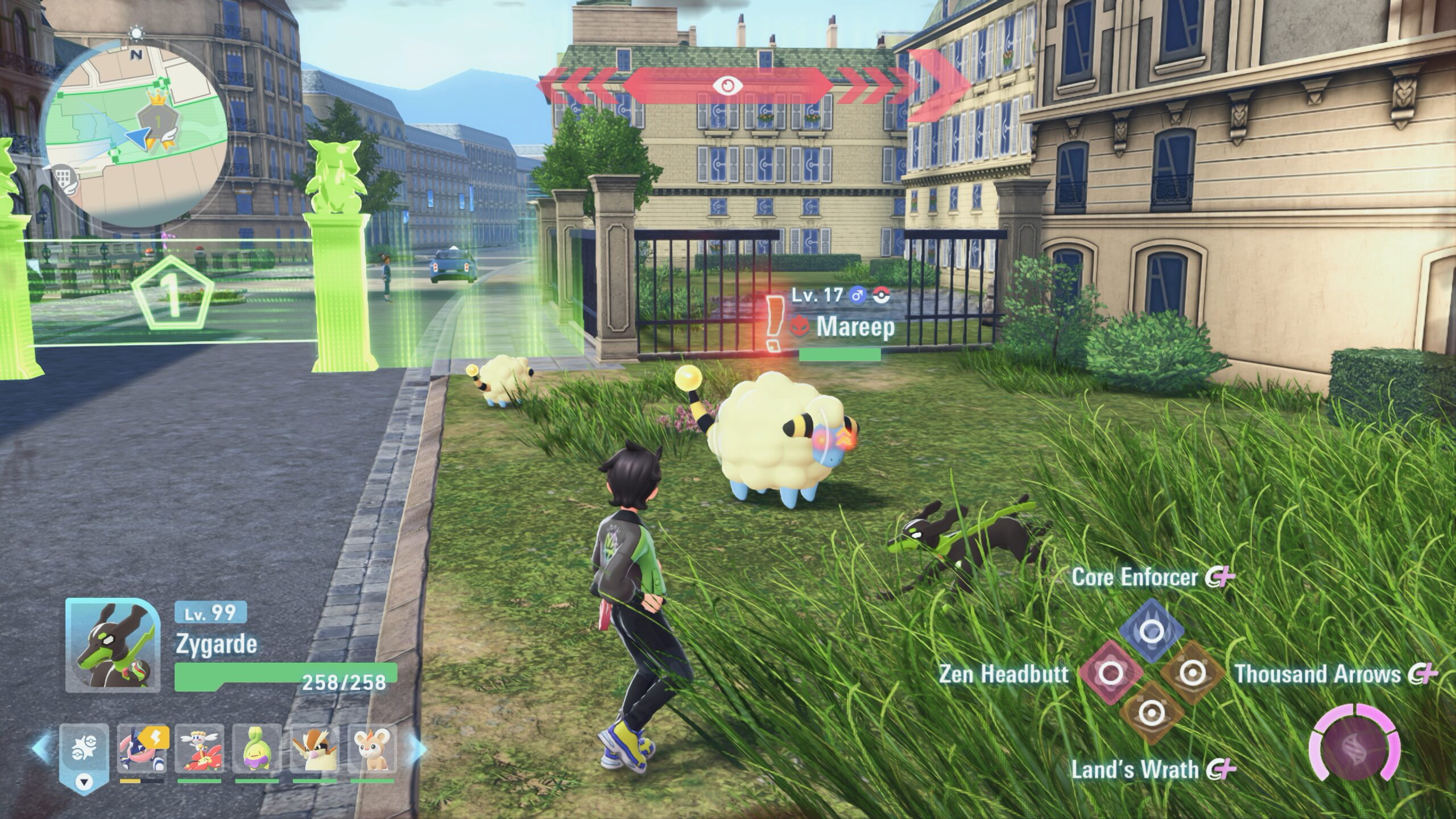
Task: Select Zygarde's active portrait
Action: pyautogui.click(x=109, y=645)
